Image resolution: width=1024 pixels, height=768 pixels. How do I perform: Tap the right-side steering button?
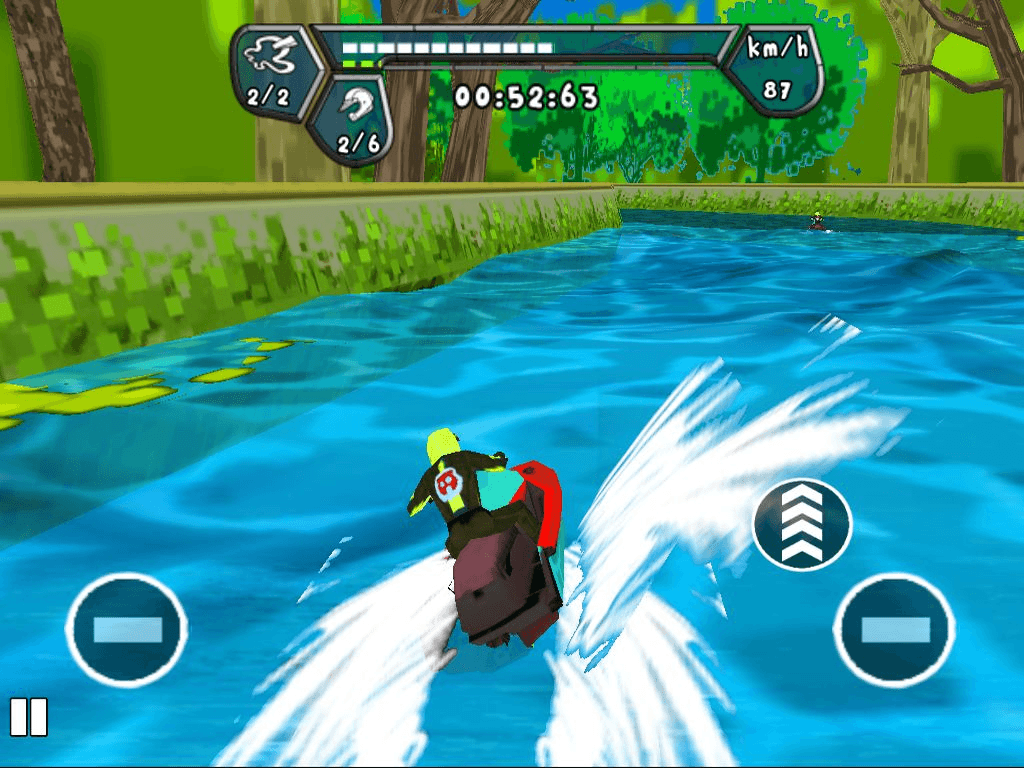click(894, 629)
